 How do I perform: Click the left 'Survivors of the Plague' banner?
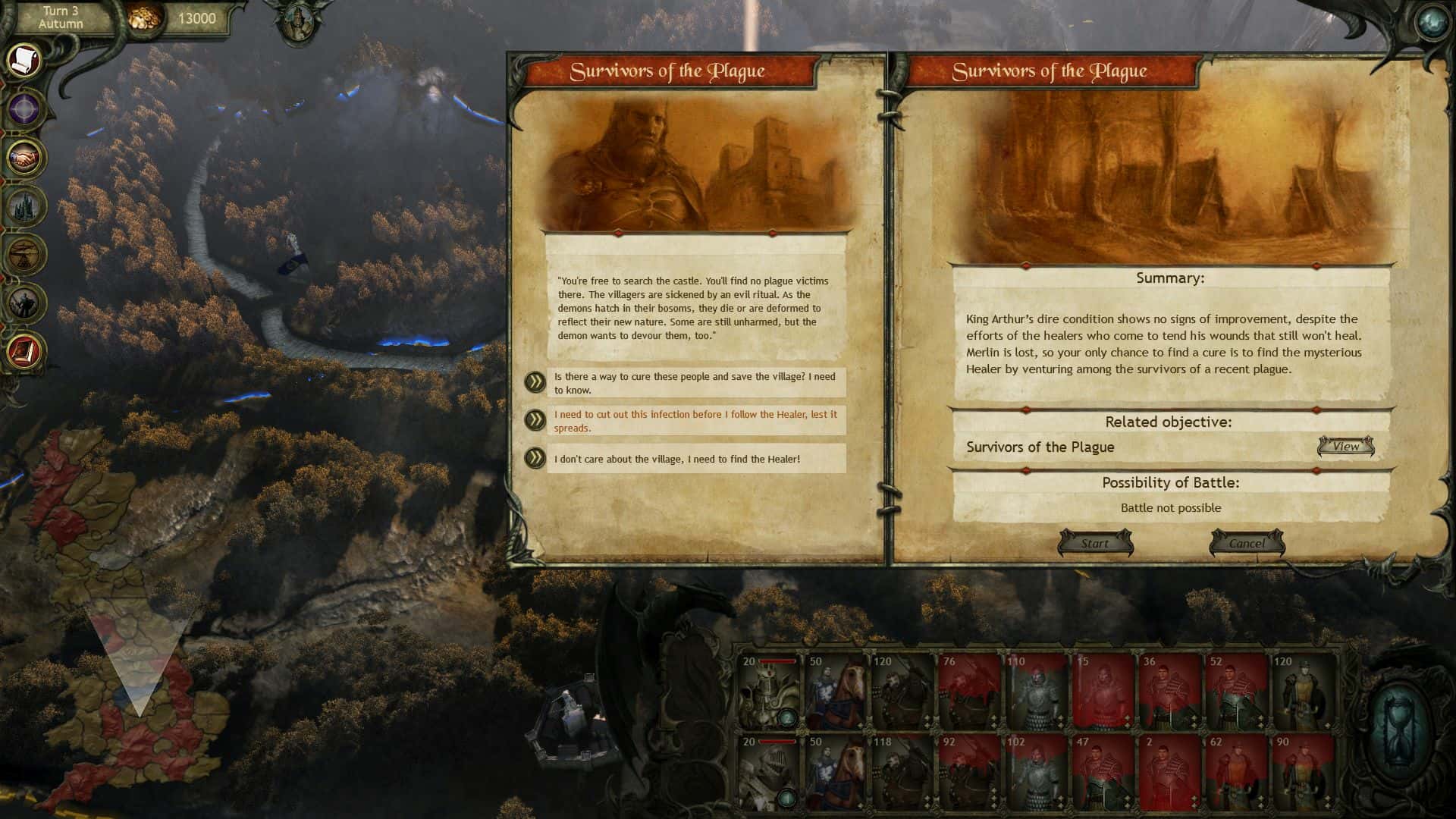(x=669, y=71)
